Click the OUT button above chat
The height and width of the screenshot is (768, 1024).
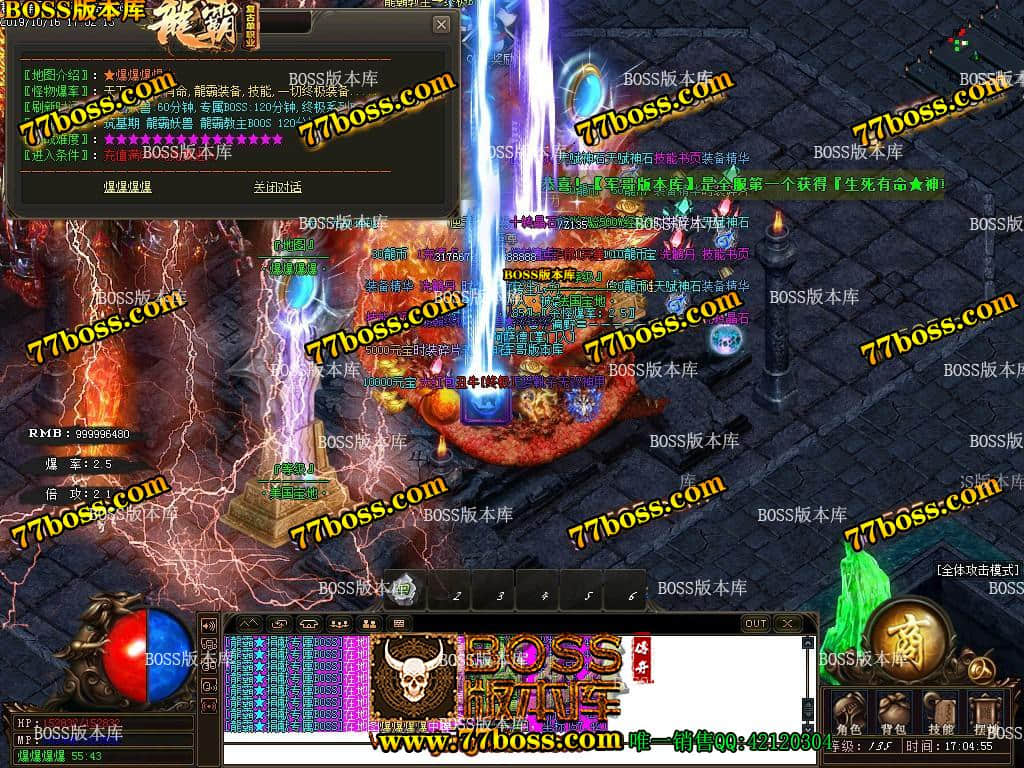pyautogui.click(x=756, y=624)
